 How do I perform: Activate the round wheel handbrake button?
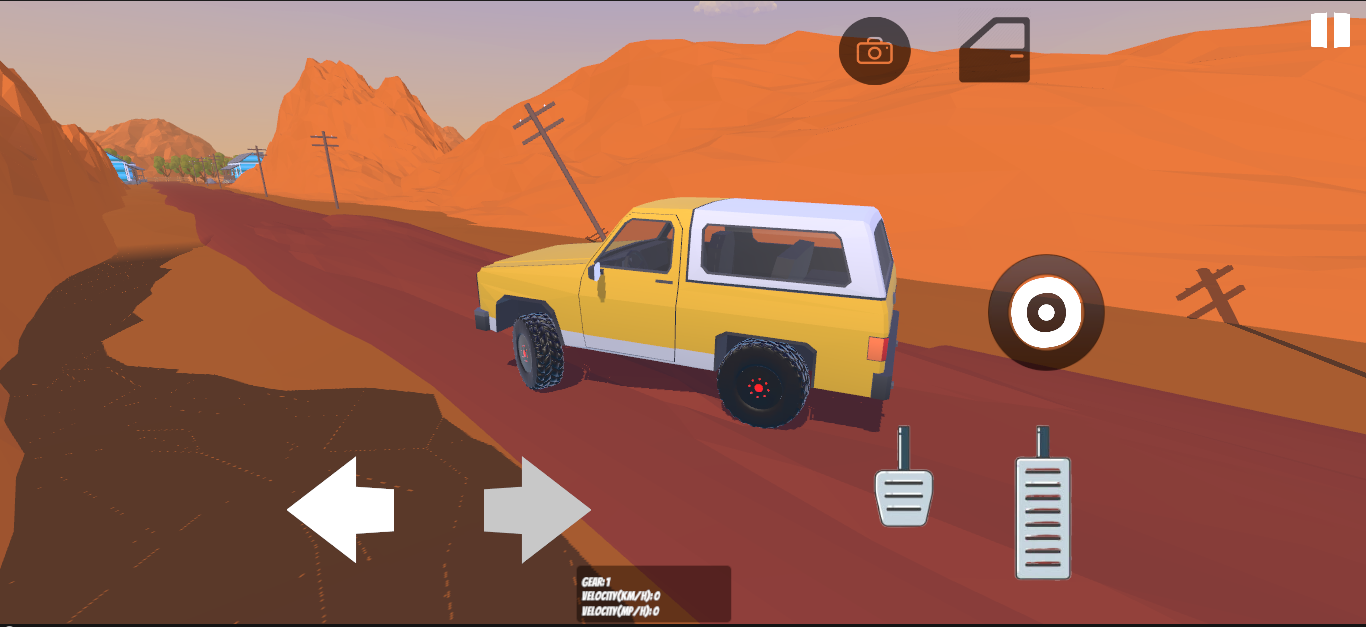click(1046, 313)
